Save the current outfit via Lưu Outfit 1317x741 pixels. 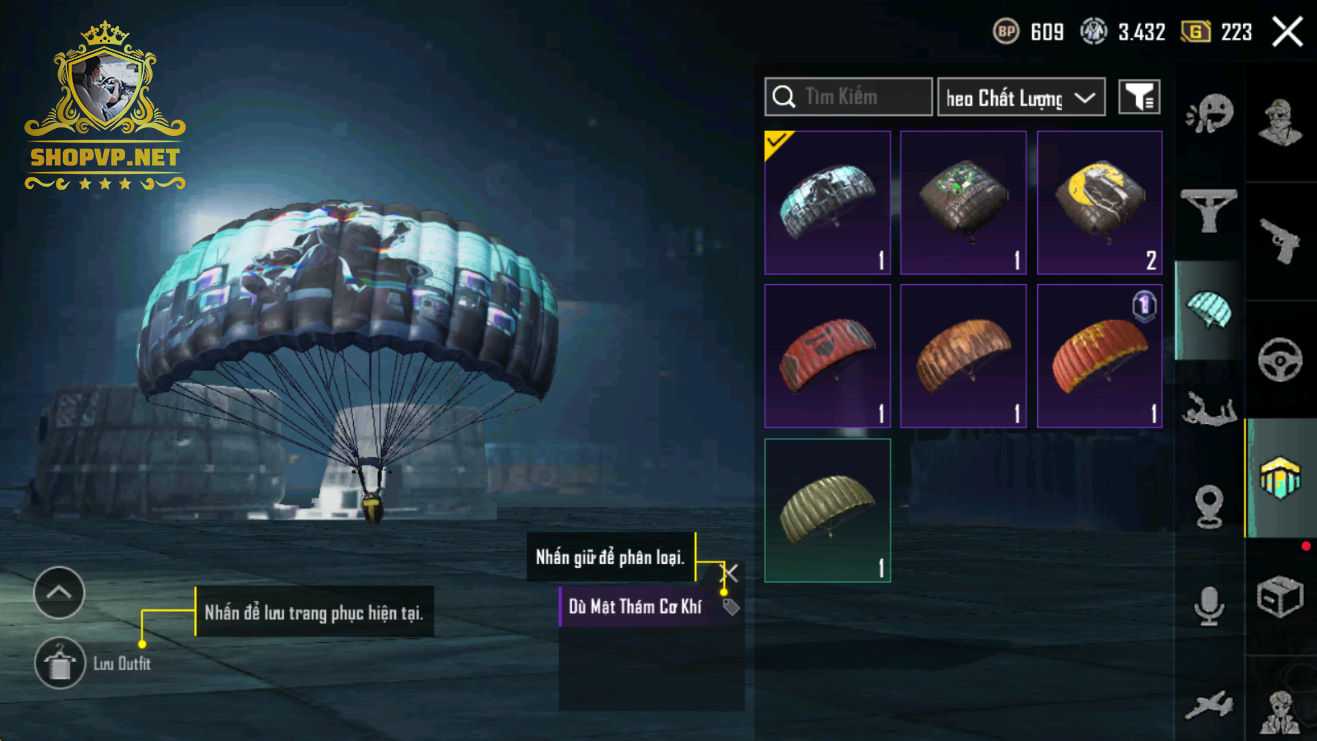click(60, 663)
